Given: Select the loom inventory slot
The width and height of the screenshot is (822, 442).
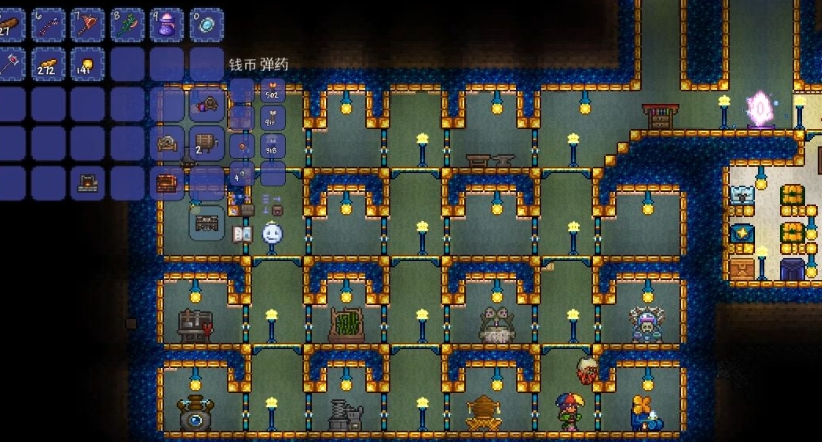Looking at the screenshot, I should pos(167,143).
